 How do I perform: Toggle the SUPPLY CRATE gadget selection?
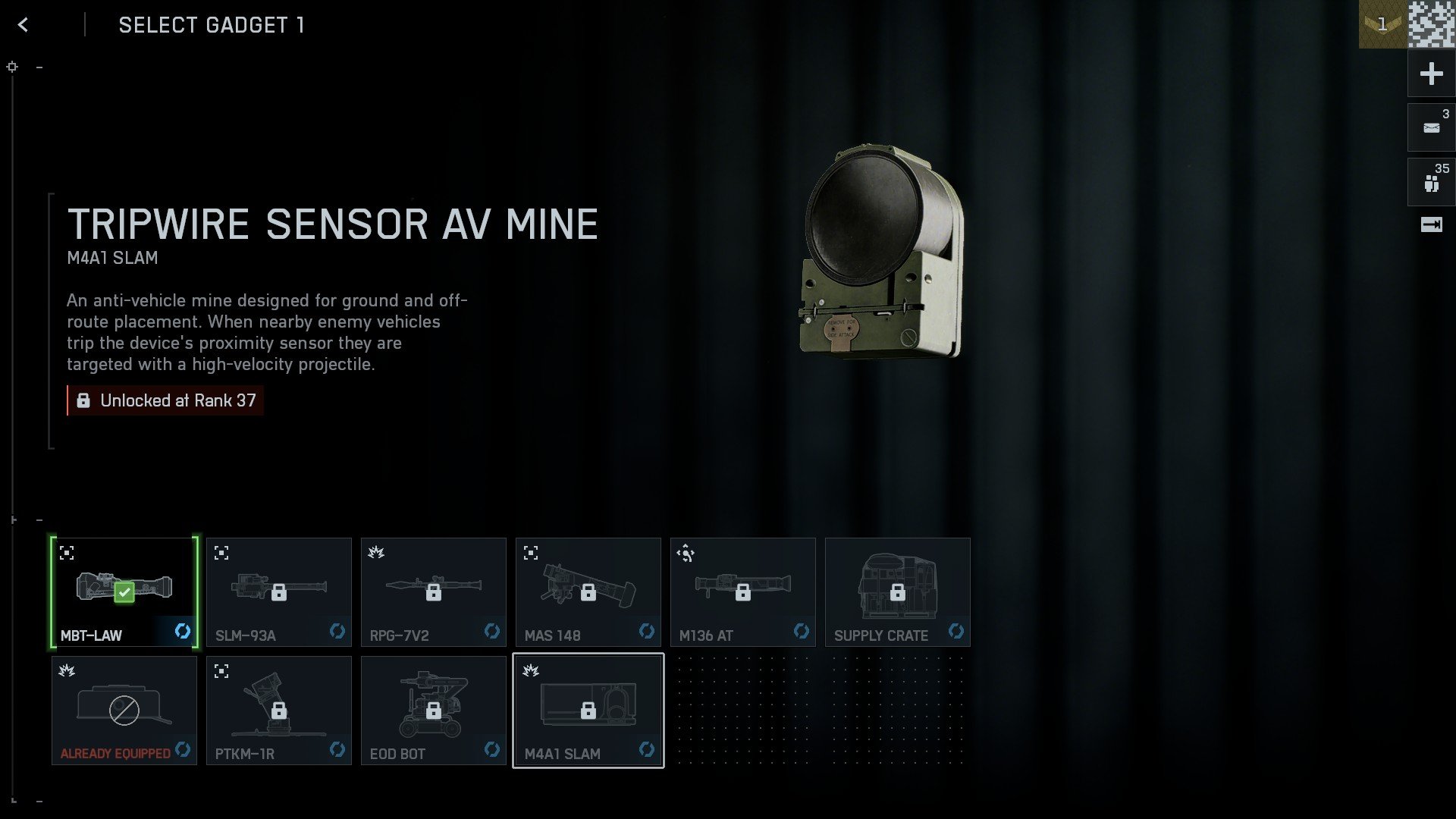[x=898, y=591]
